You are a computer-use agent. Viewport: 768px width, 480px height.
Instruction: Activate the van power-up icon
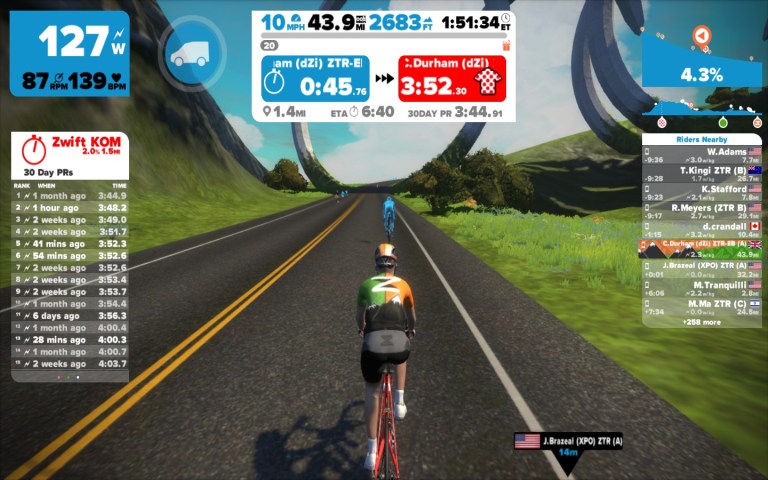(x=189, y=56)
